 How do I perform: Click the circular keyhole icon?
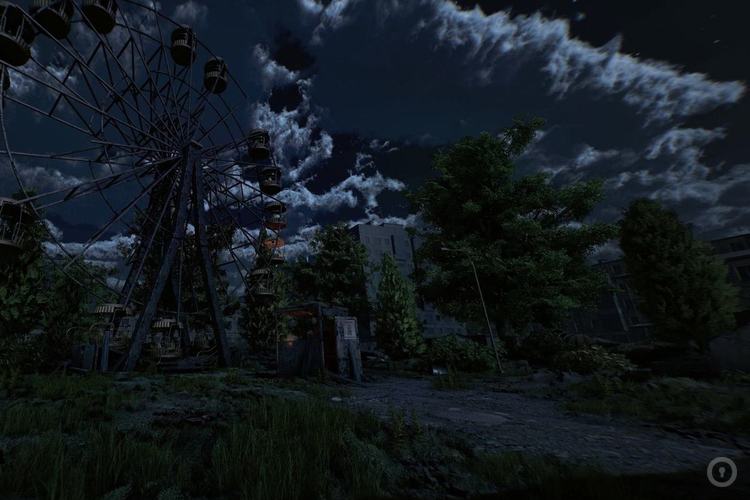(x=721, y=471)
